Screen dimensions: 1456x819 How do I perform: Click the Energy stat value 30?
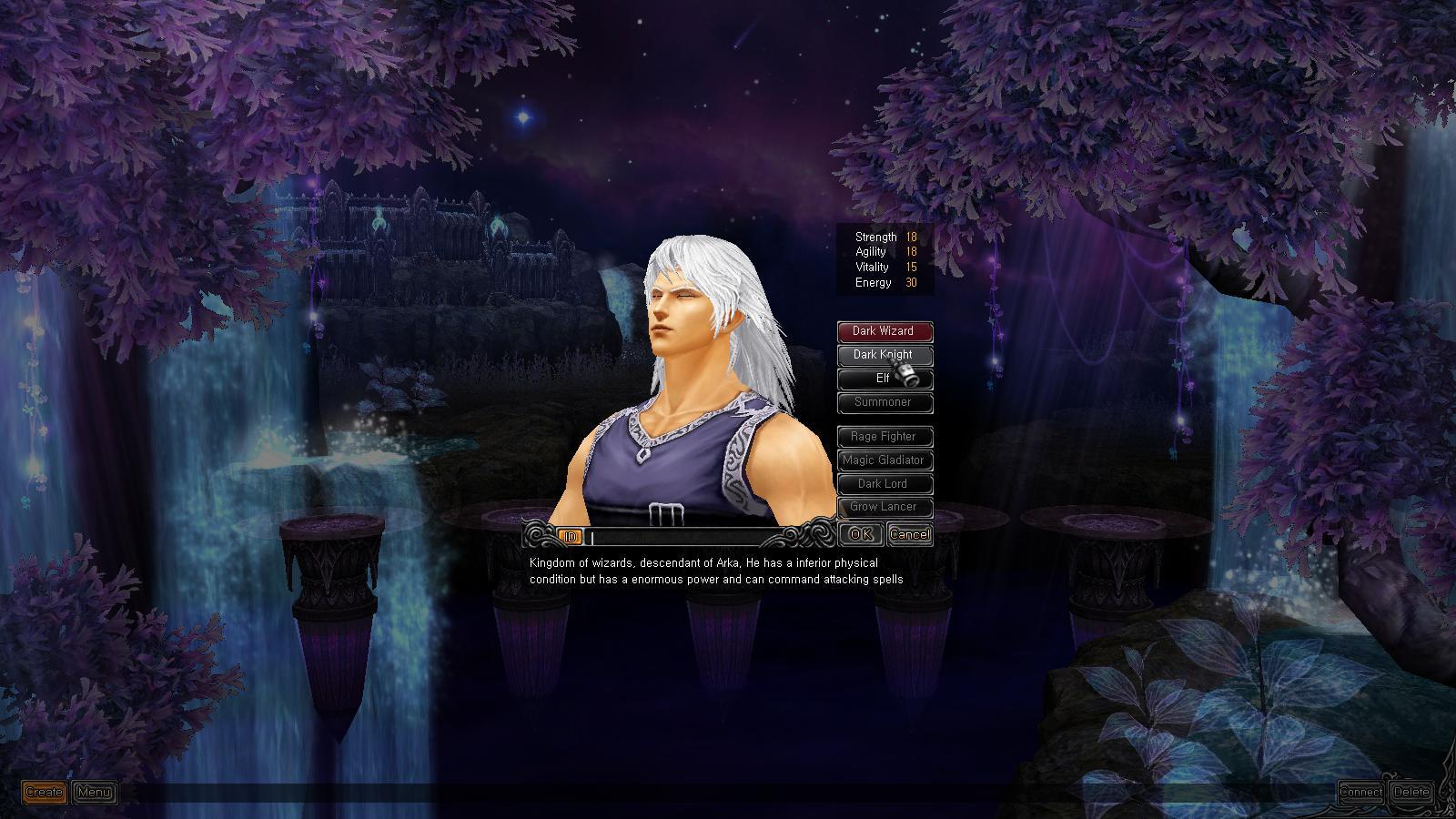click(910, 282)
